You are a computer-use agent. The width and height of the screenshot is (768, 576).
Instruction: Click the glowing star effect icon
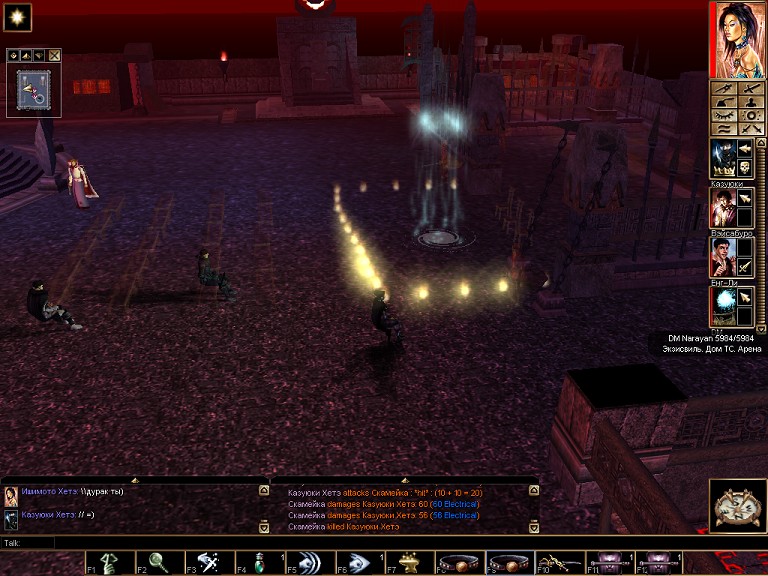pos(19,17)
